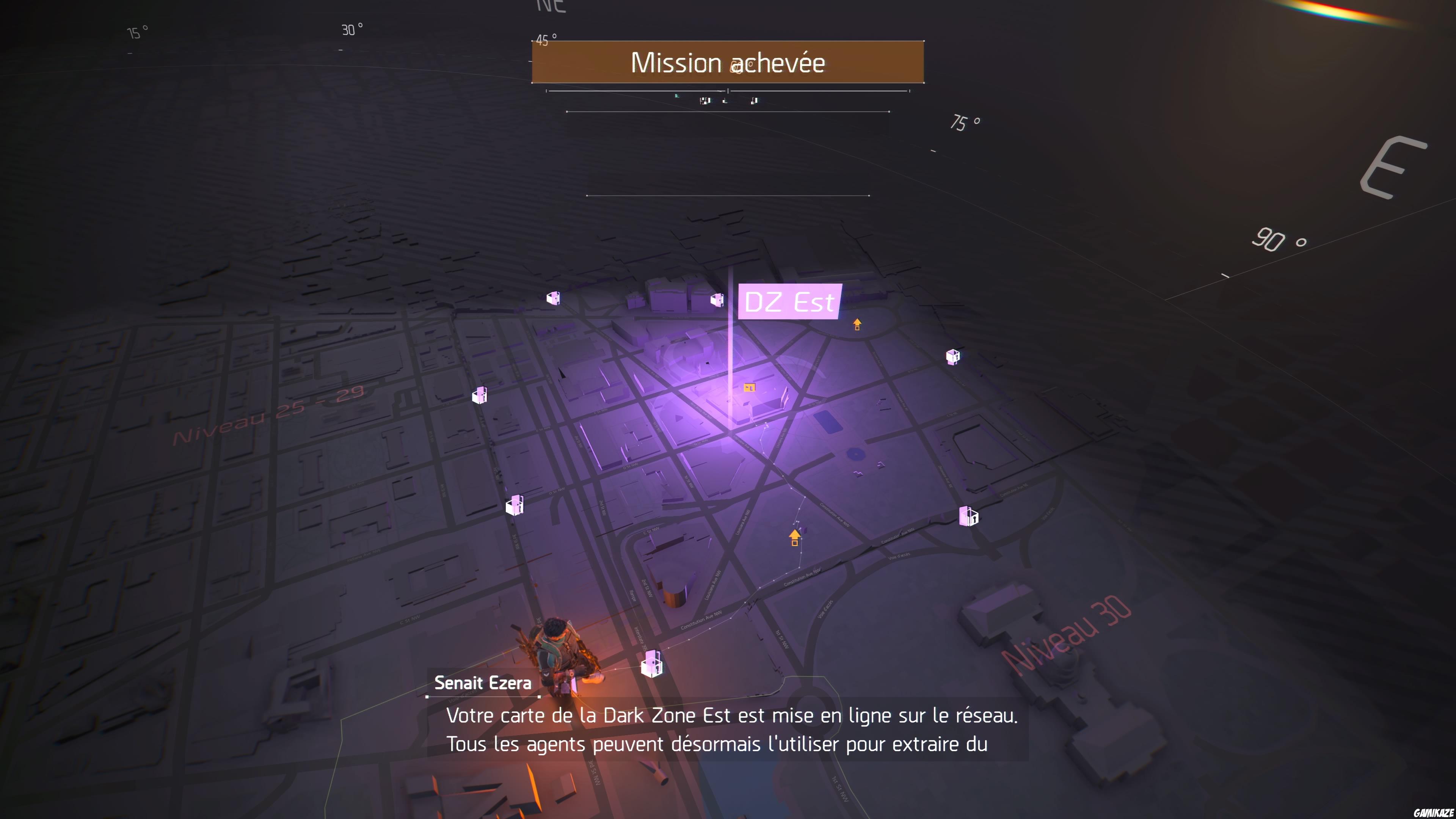Image resolution: width=1456 pixels, height=819 pixels.
Task: Select the DZ checkpoint icon near the DZ Est label
Action: (x=718, y=300)
